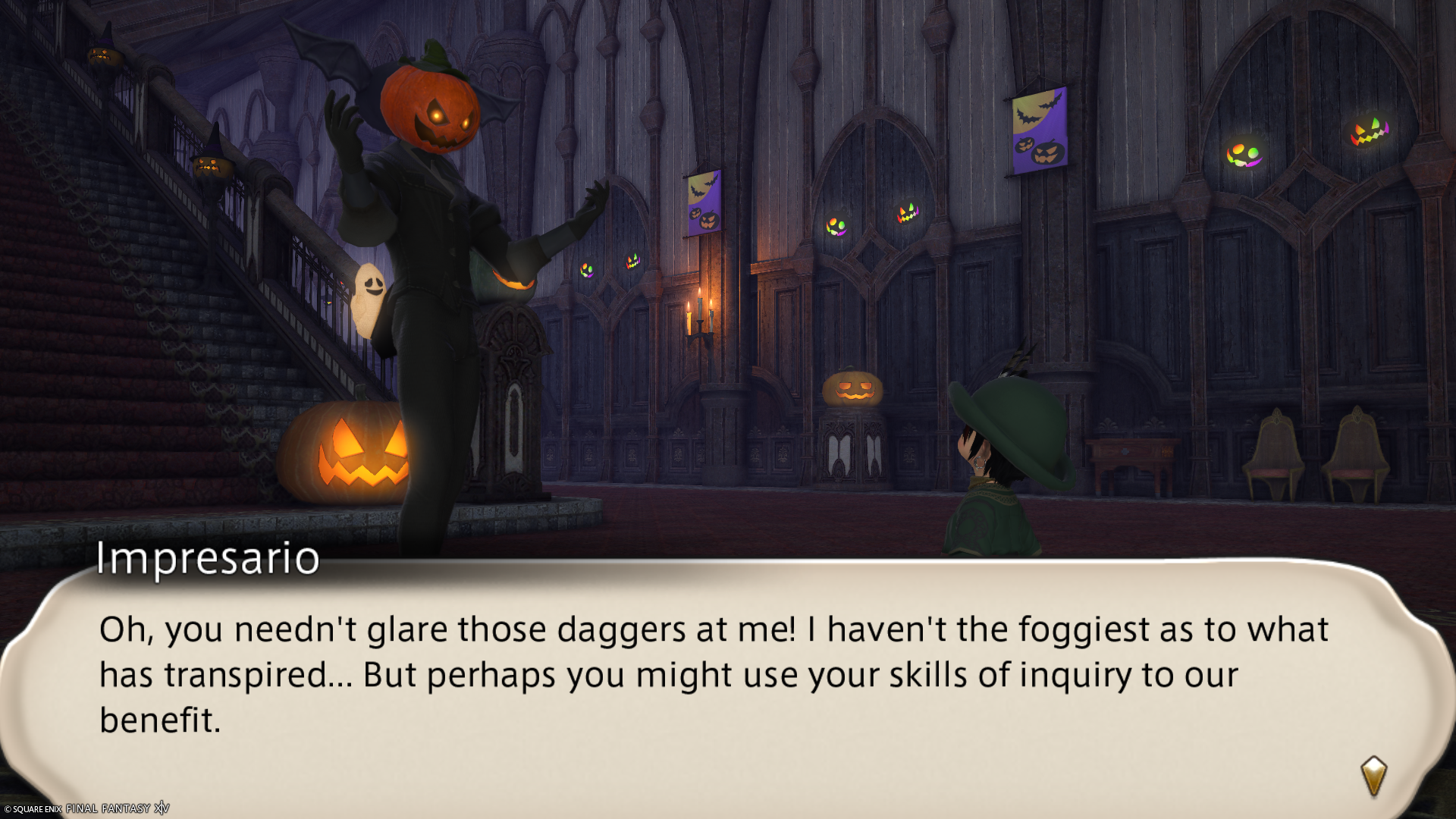Advance dialogue with the gold arrow indicator
This screenshot has width=1456, height=819.
[1373, 775]
